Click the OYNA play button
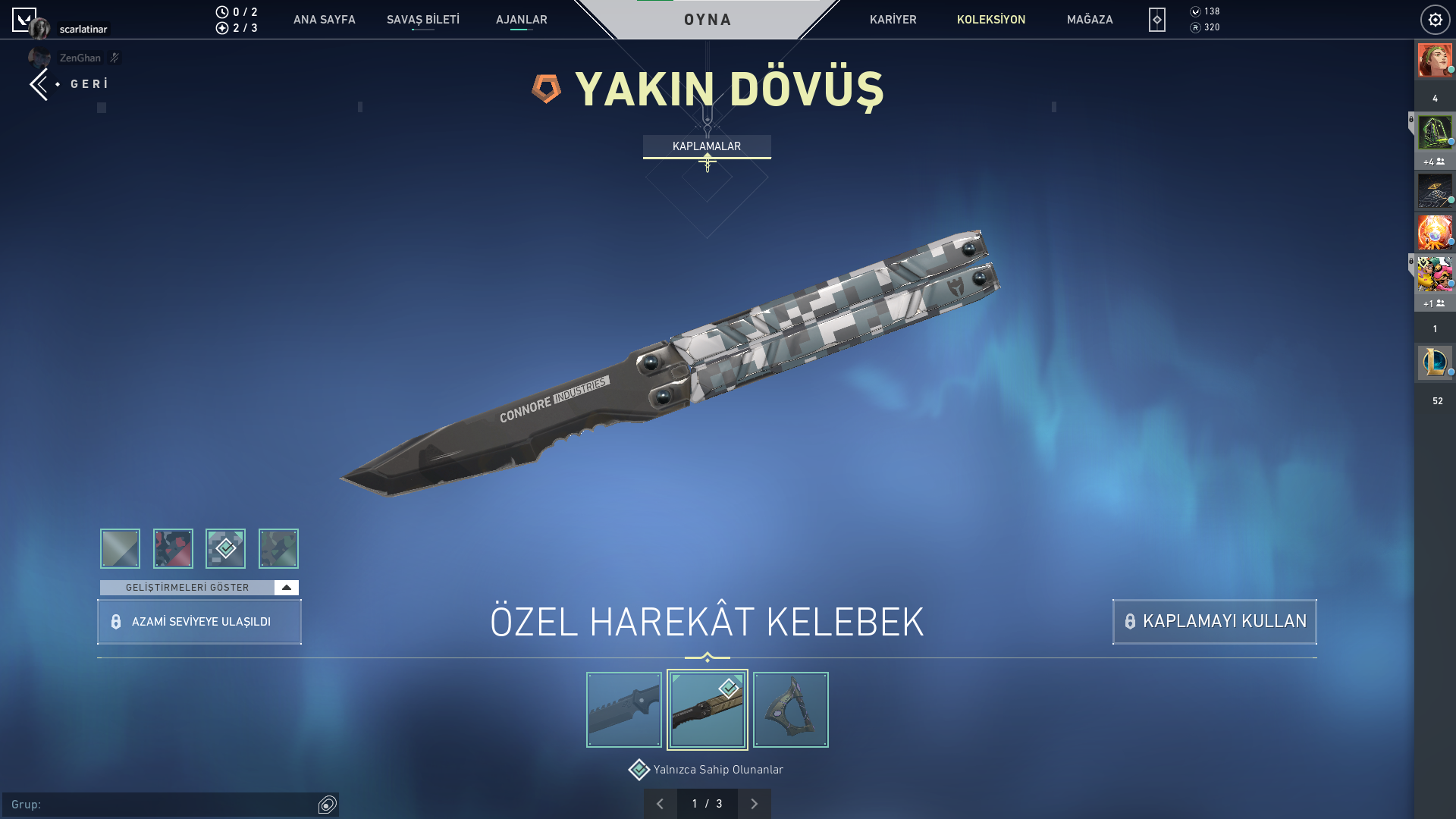 707,20
